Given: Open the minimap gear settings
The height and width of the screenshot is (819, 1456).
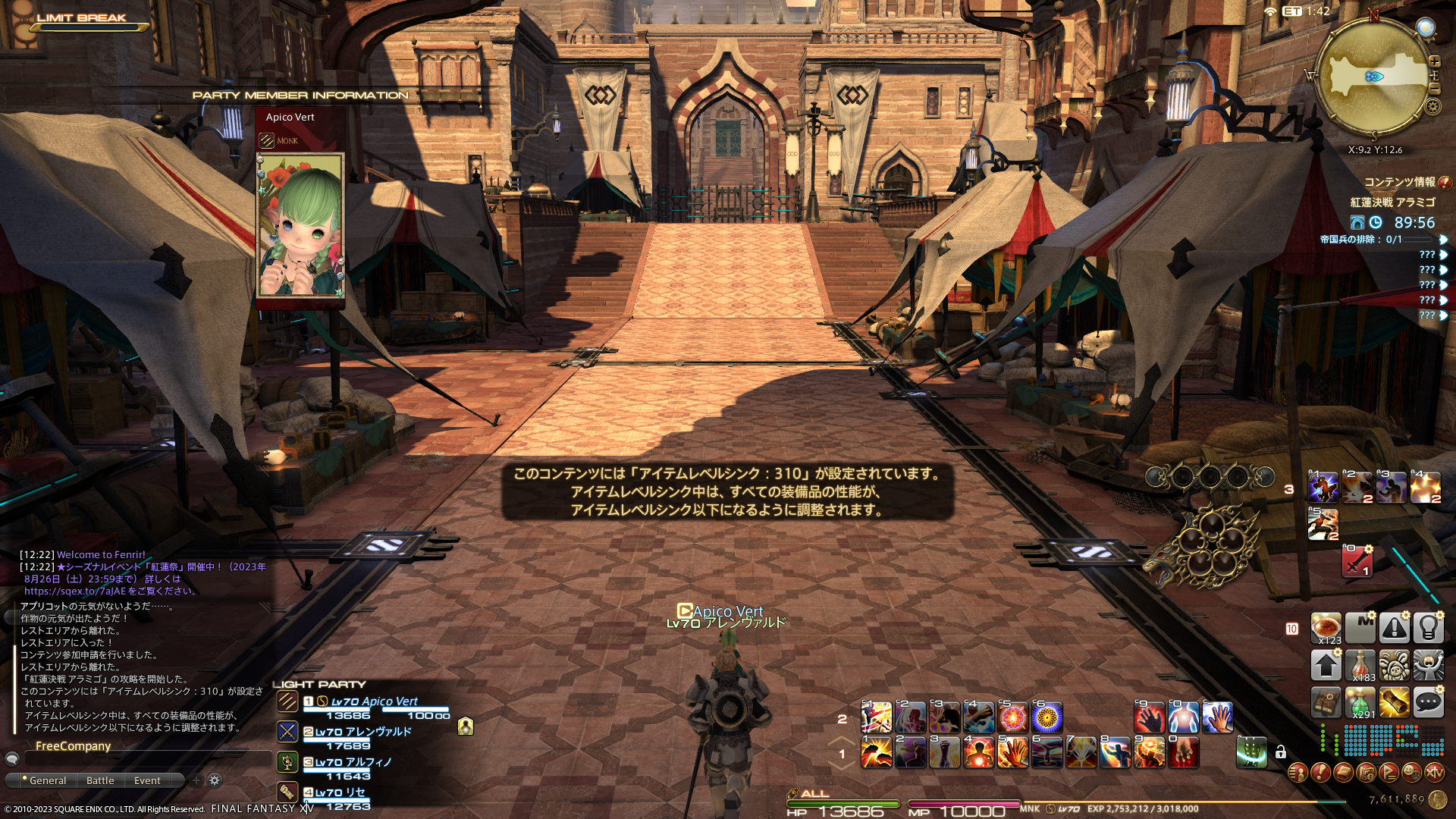Looking at the screenshot, I should 1432,106.
